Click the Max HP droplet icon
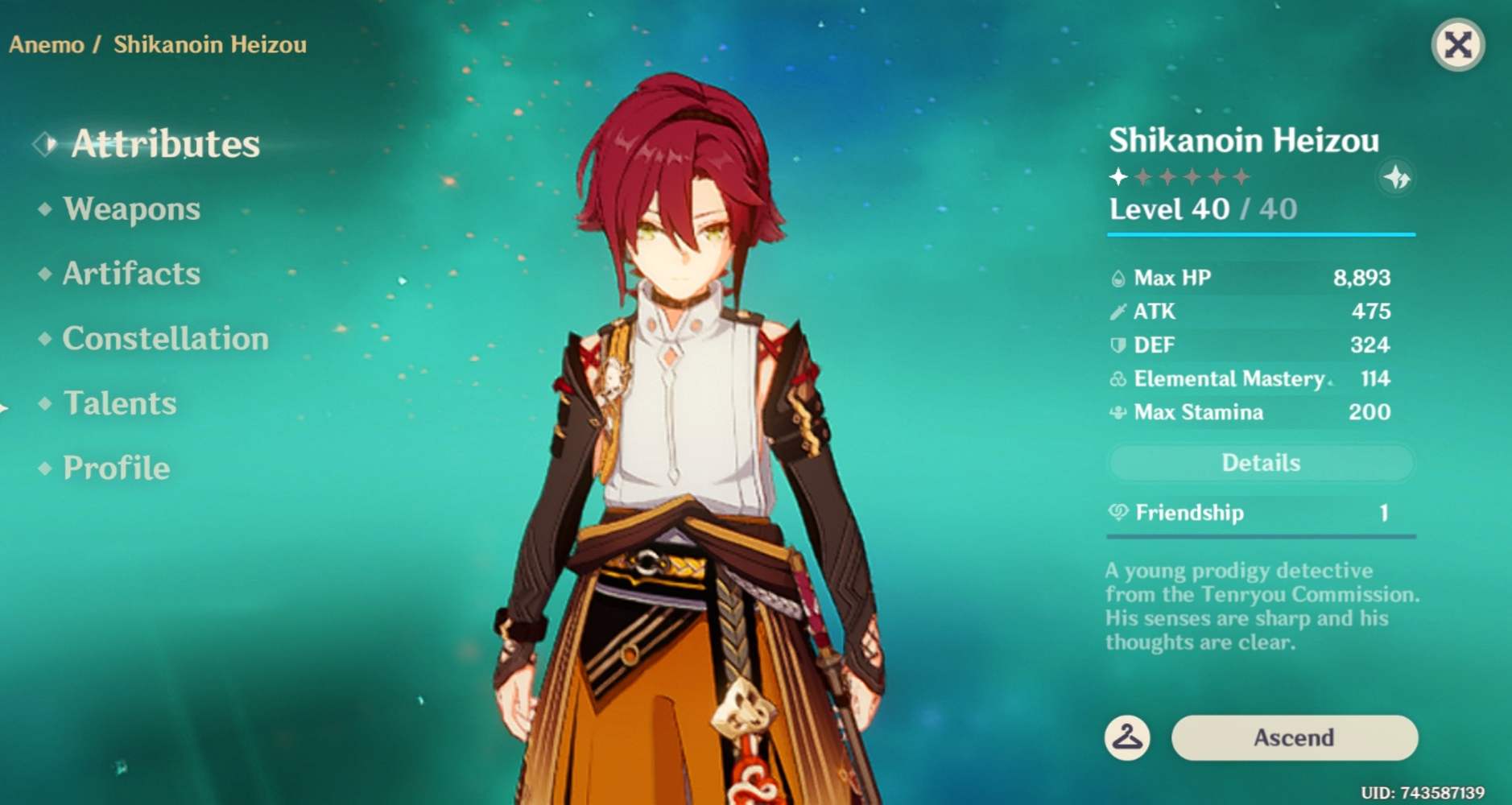 pos(1118,277)
